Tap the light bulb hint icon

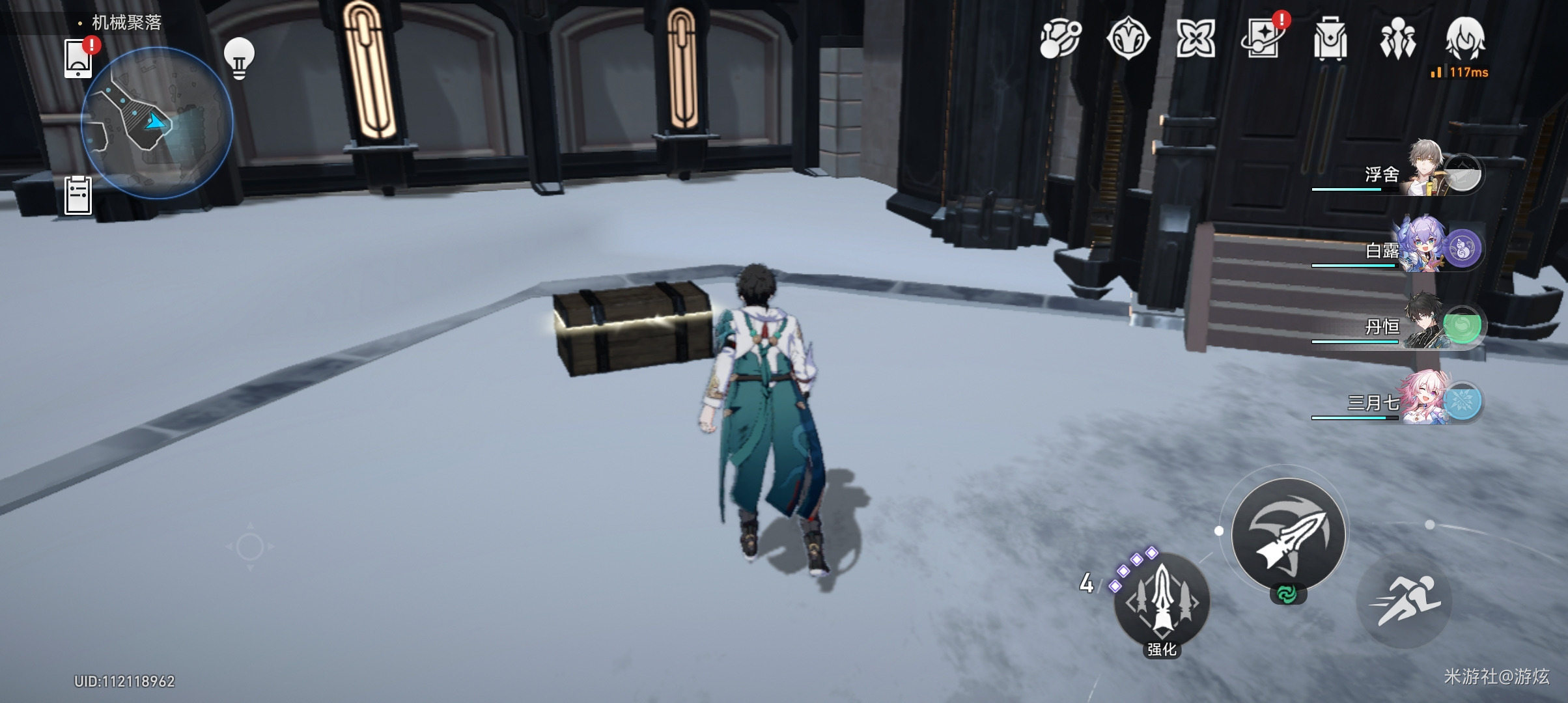click(x=239, y=59)
